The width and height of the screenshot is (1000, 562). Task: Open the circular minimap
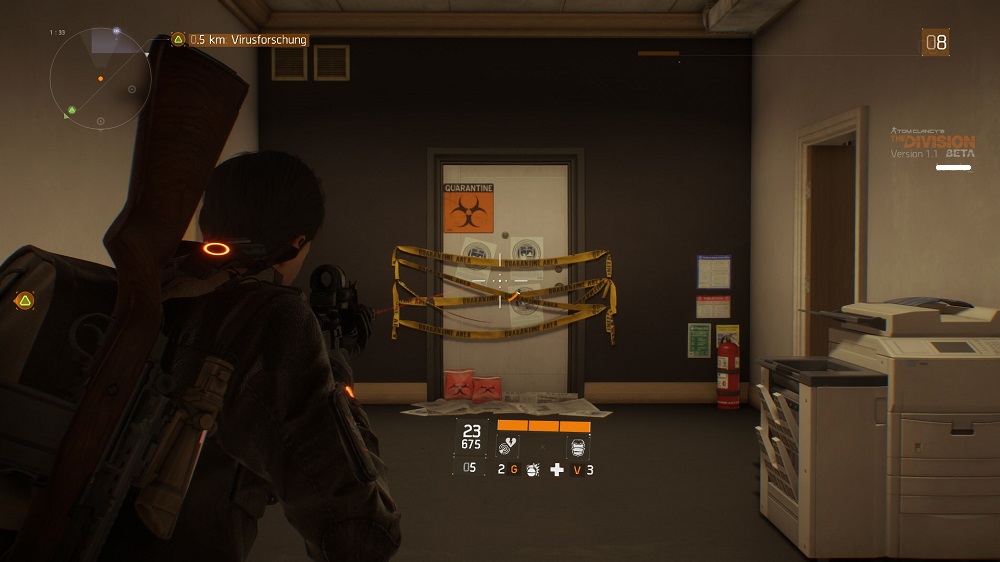point(100,78)
